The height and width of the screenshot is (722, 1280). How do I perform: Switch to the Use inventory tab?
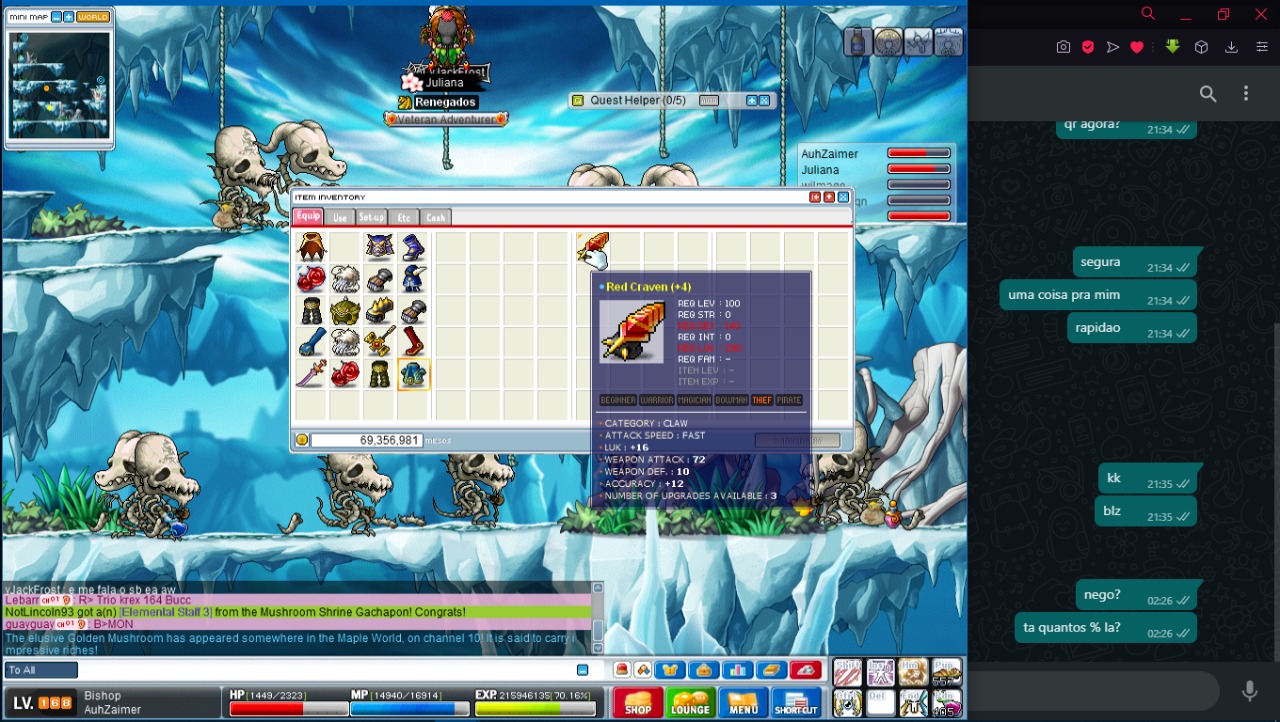tap(340, 218)
